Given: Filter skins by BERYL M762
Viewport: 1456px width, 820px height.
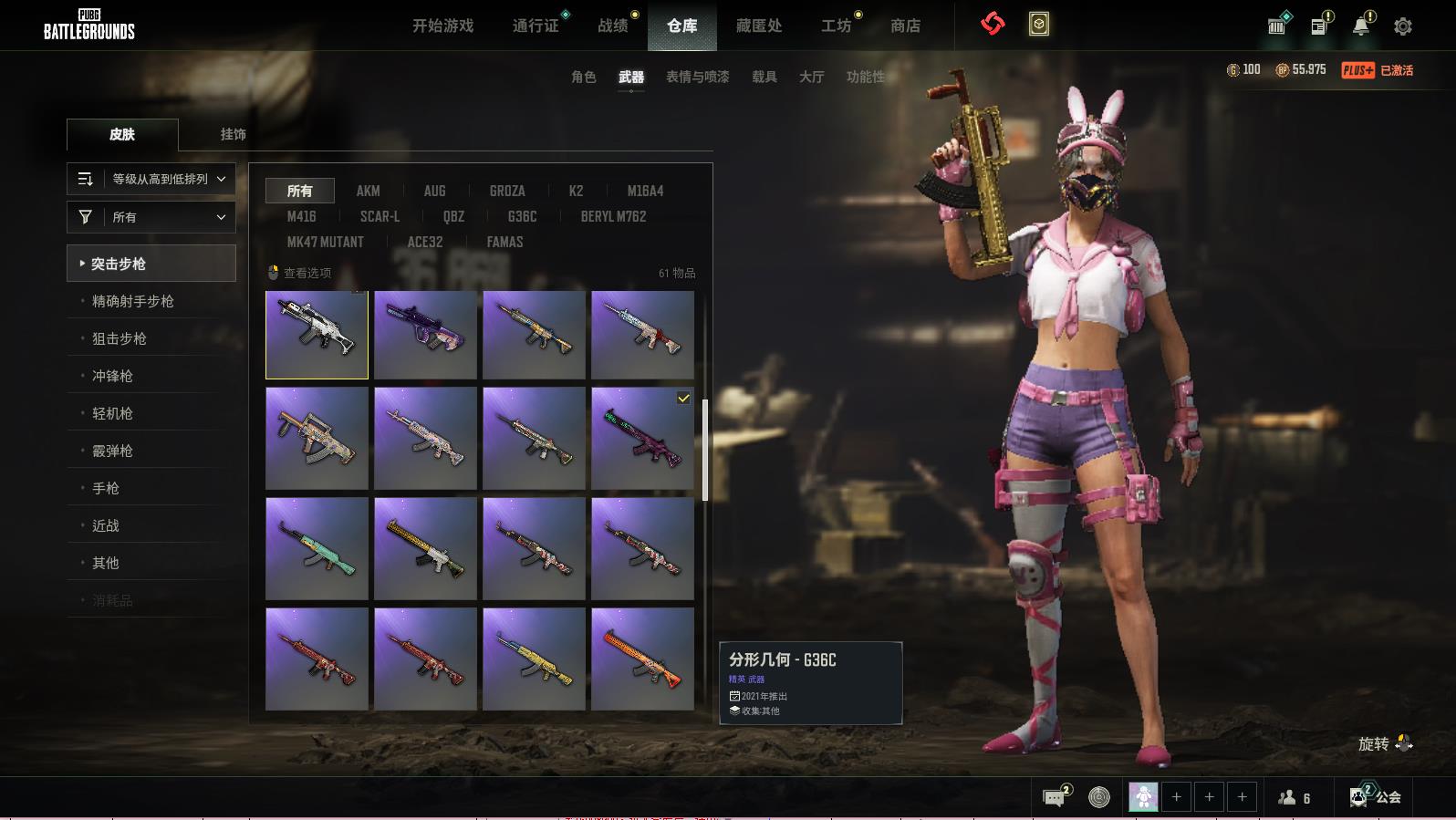Looking at the screenshot, I should pyautogui.click(x=613, y=216).
